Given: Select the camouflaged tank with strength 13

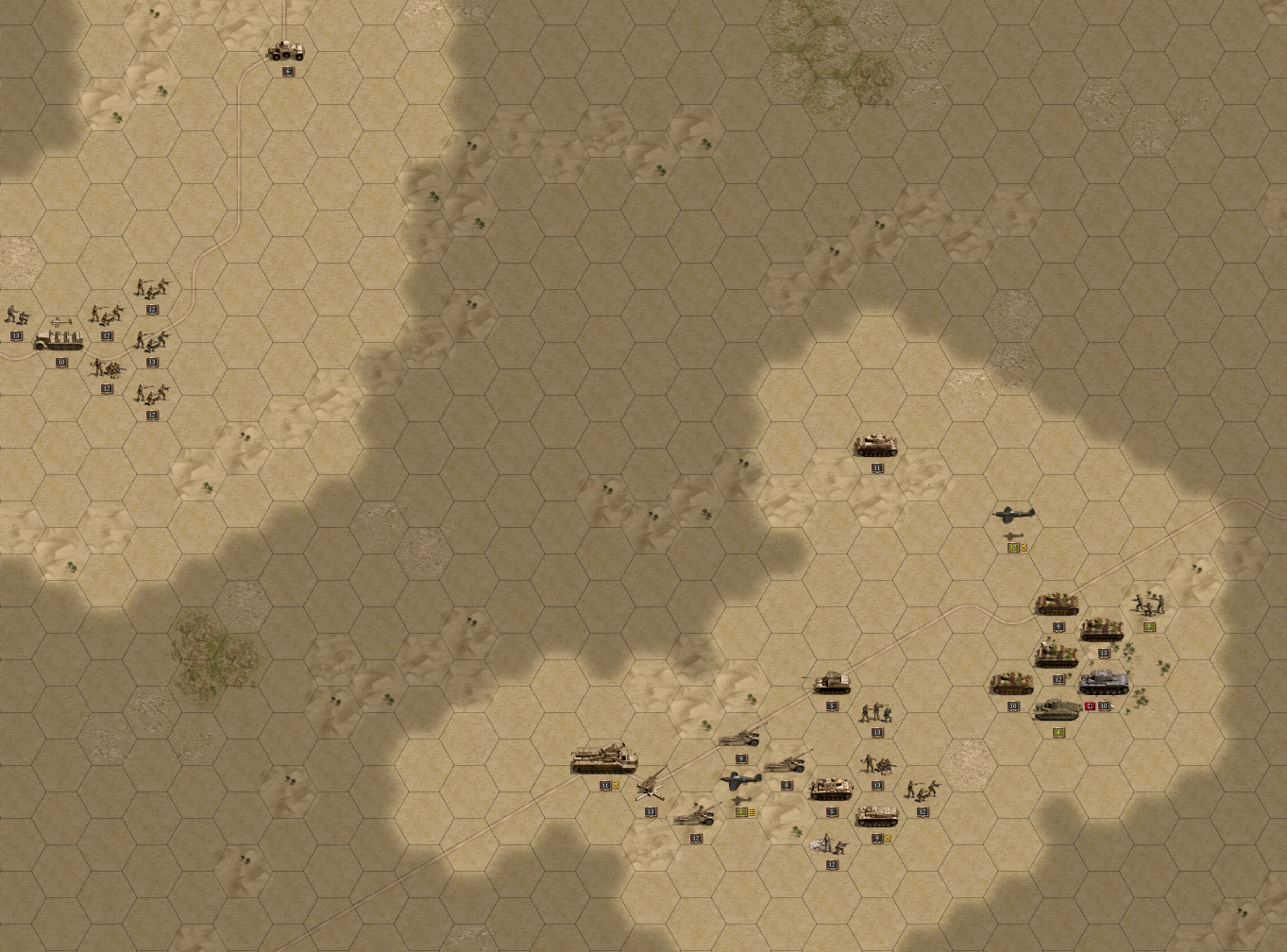Looking at the screenshot, I should [1103, 630].
